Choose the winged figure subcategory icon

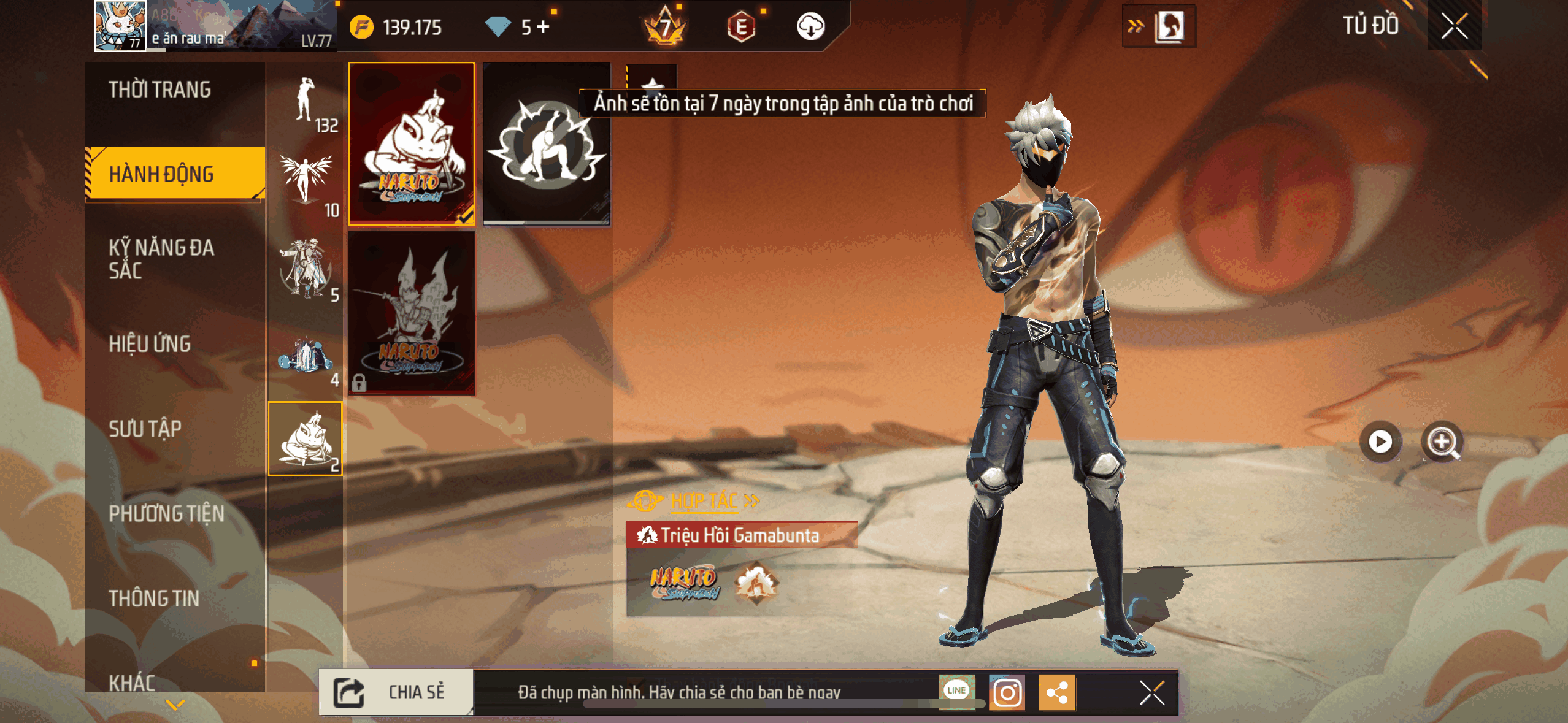tap(306, 183)
